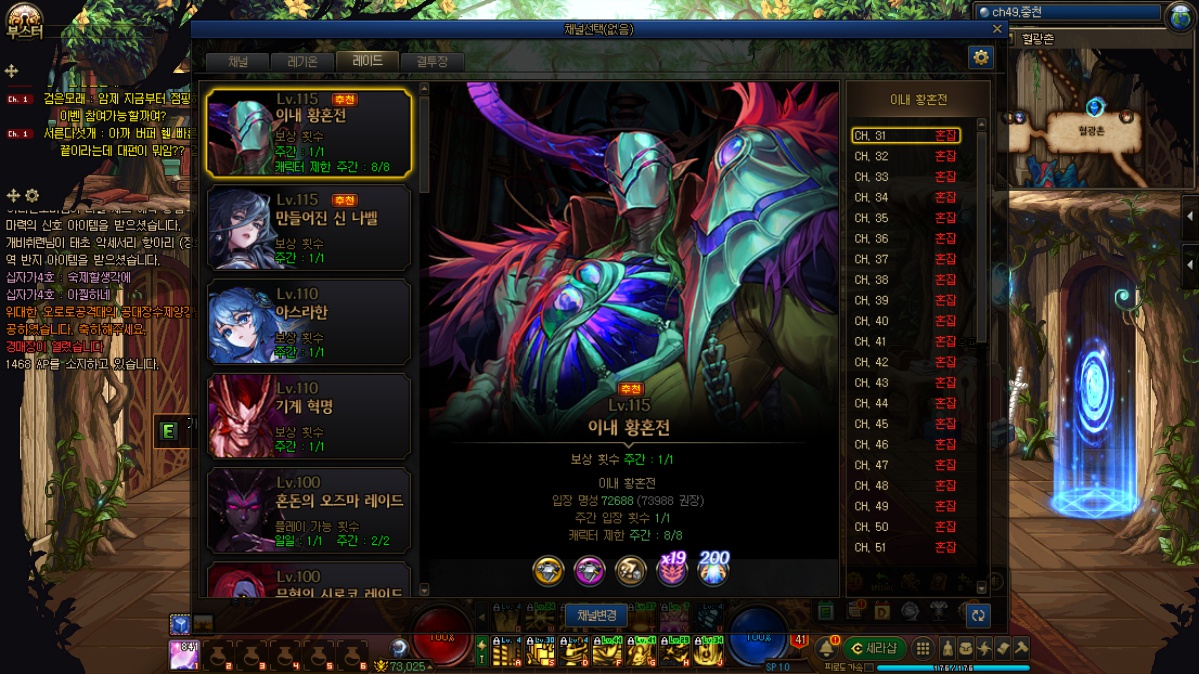
Task: Click the x19 reward icon
Action: [672, 569]
